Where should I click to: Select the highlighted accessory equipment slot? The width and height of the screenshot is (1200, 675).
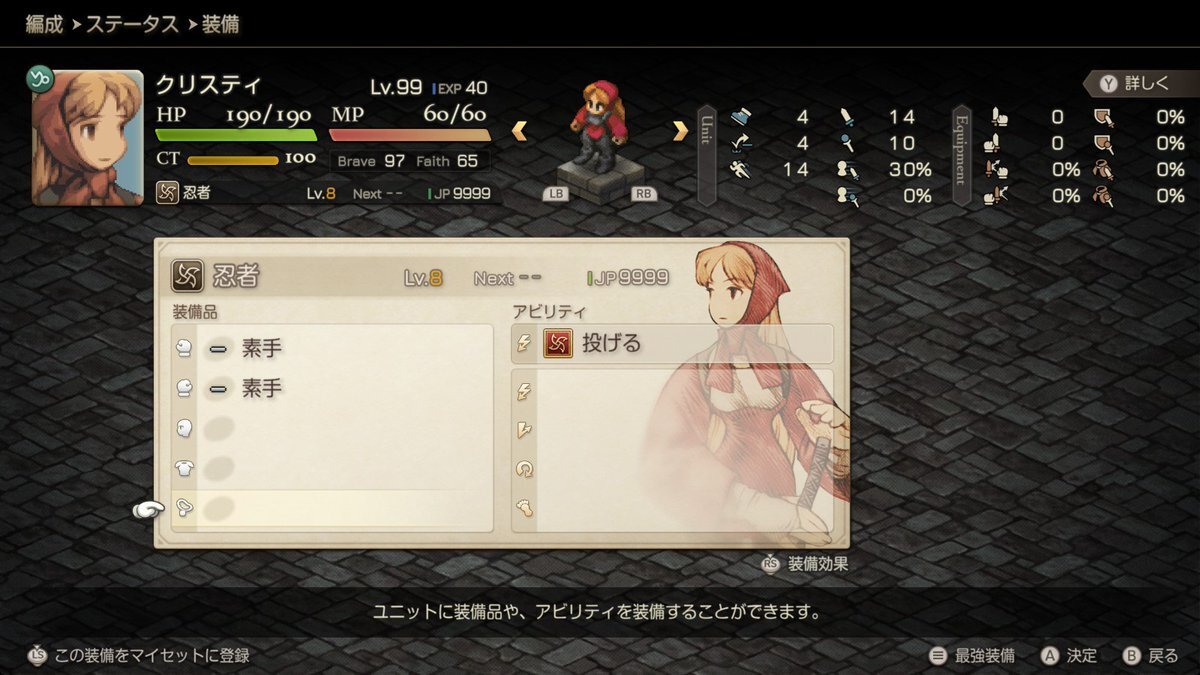[x=332, y=509]
